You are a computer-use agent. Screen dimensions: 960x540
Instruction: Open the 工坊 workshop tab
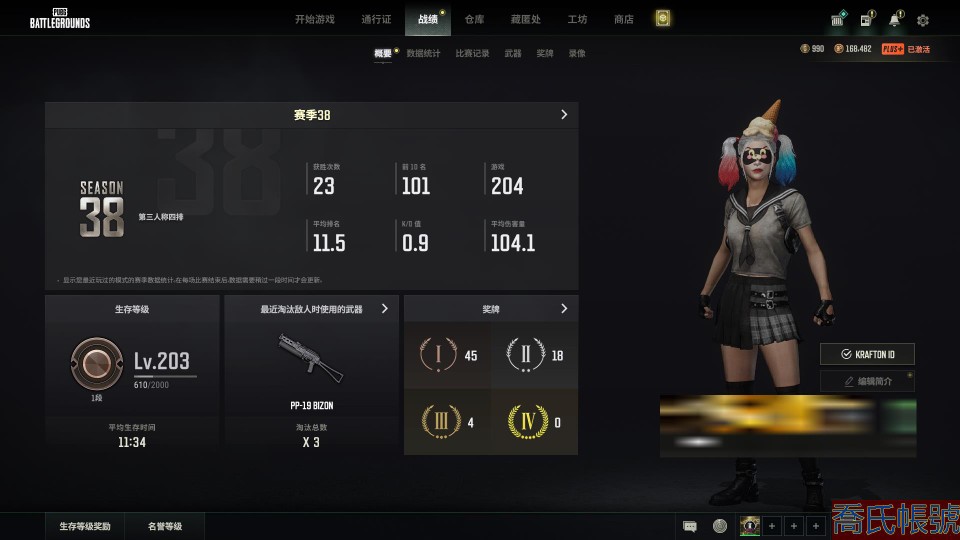[x=577, y=19]
